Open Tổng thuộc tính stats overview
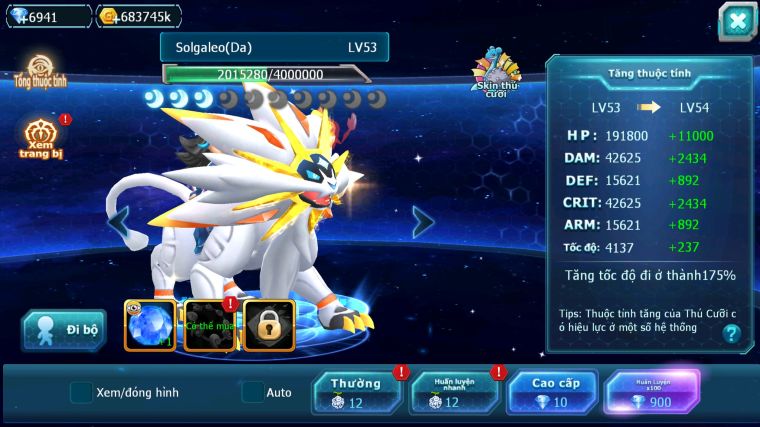This screenshot has height=427, width=760. pos(40,74)
